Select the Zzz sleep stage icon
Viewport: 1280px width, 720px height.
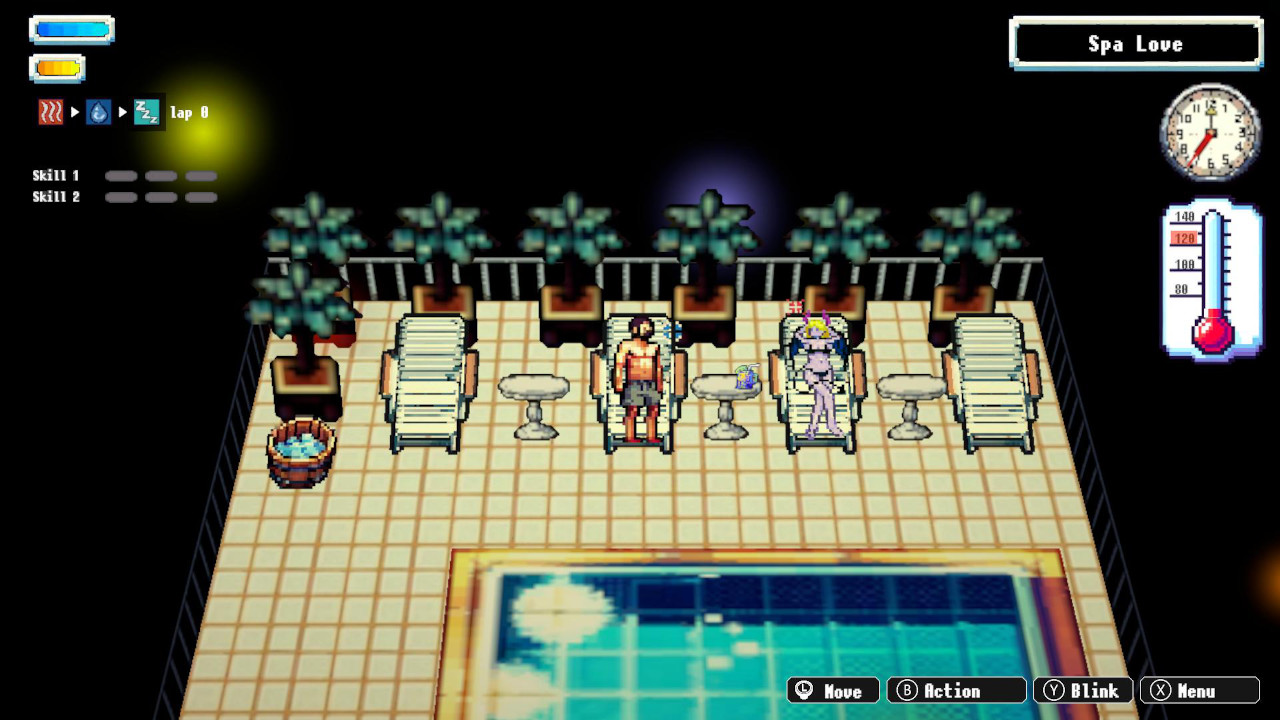tap(147, 111)
